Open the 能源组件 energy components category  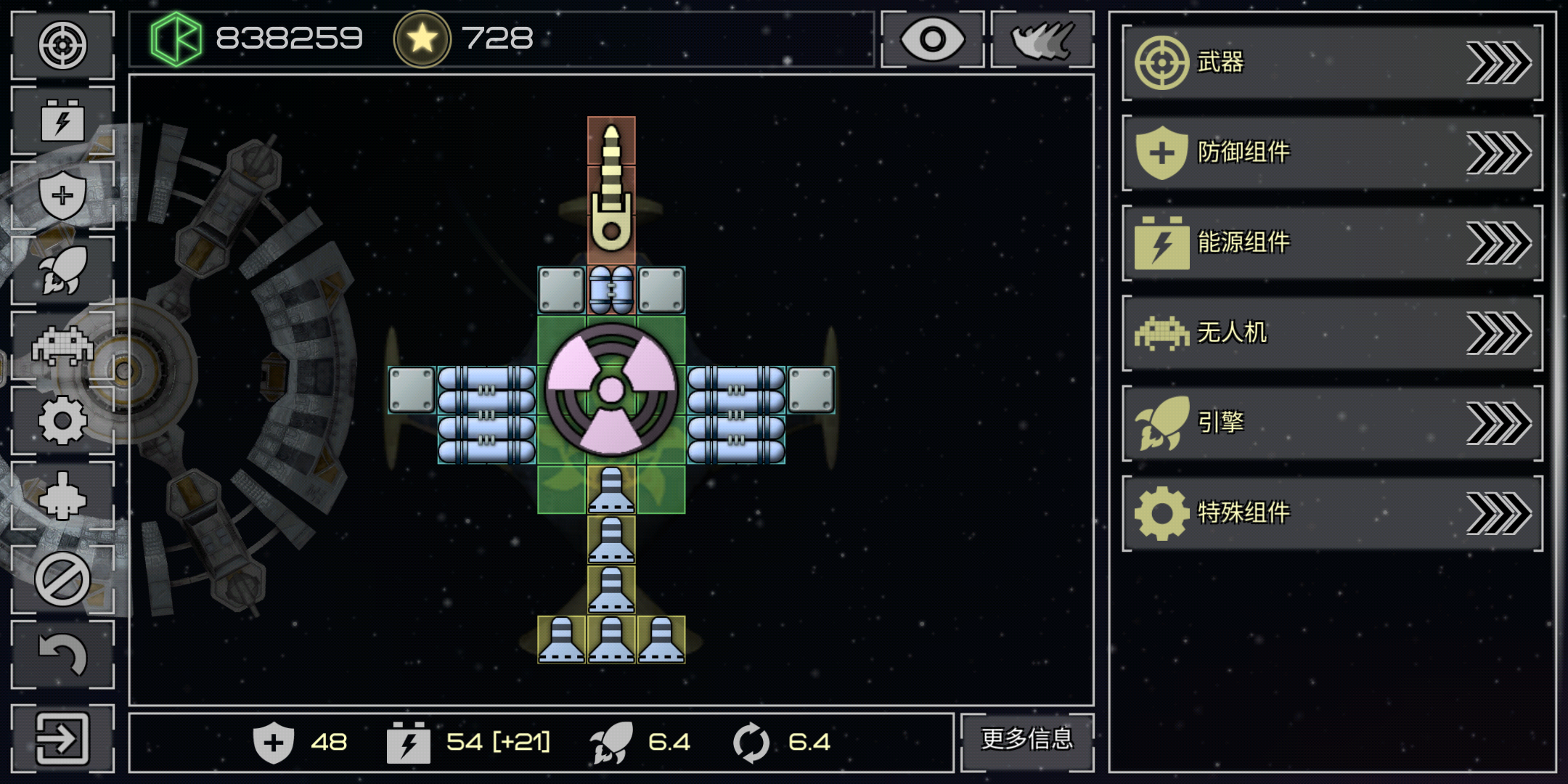tap(1332, 242)
